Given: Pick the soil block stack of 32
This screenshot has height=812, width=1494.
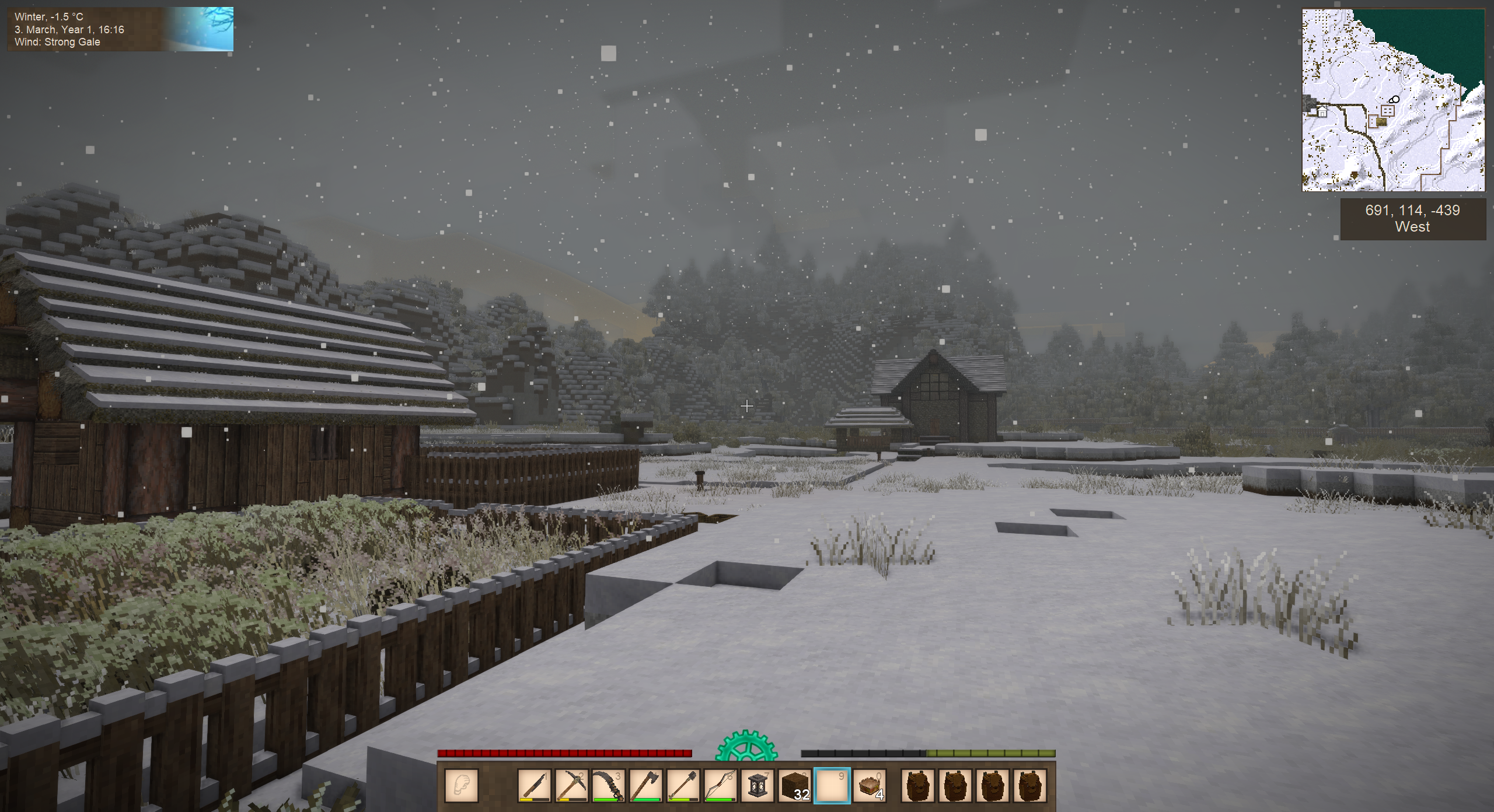Looking at the screenshot, I should 795,785.
